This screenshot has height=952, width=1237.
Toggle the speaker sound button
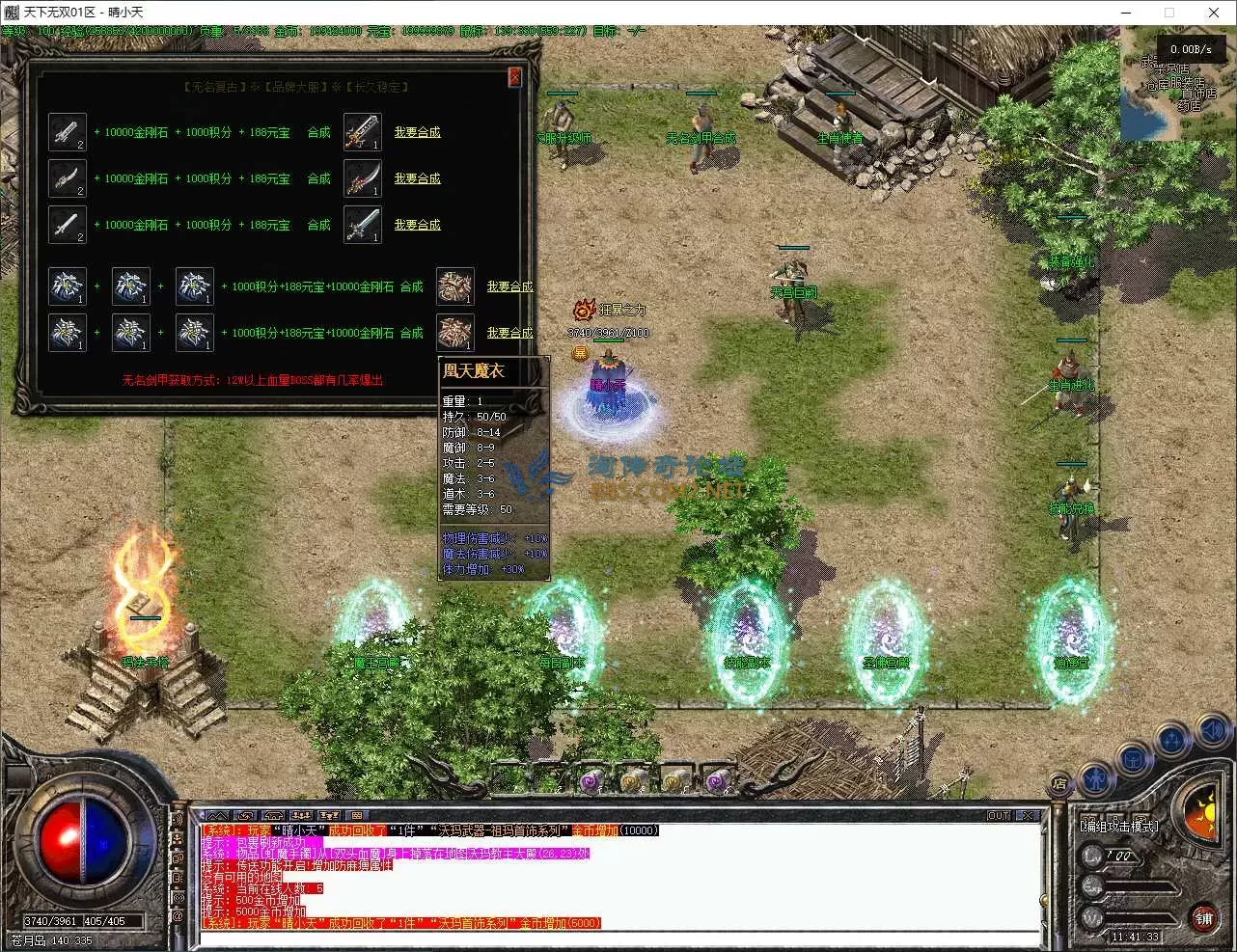tap(1211, 732)
